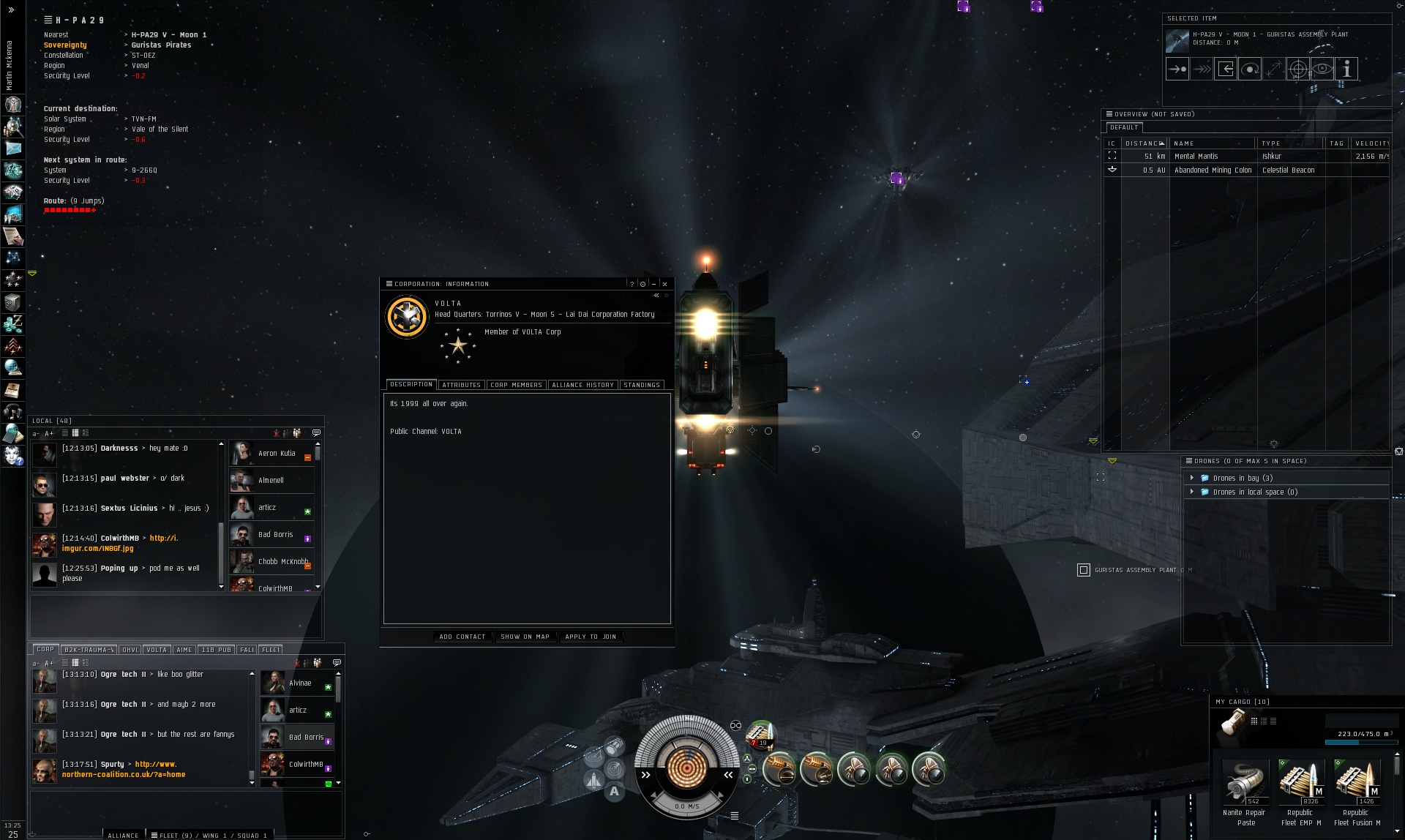Click the Add Contact button

tap(462, 637)
